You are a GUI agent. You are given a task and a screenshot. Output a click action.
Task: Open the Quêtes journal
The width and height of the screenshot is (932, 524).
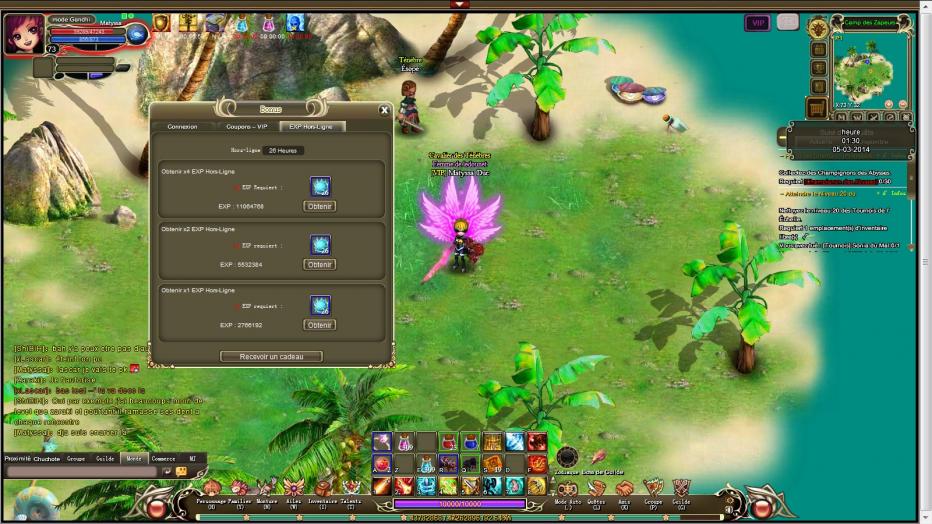pyautogui.click(x=595, y=490)
